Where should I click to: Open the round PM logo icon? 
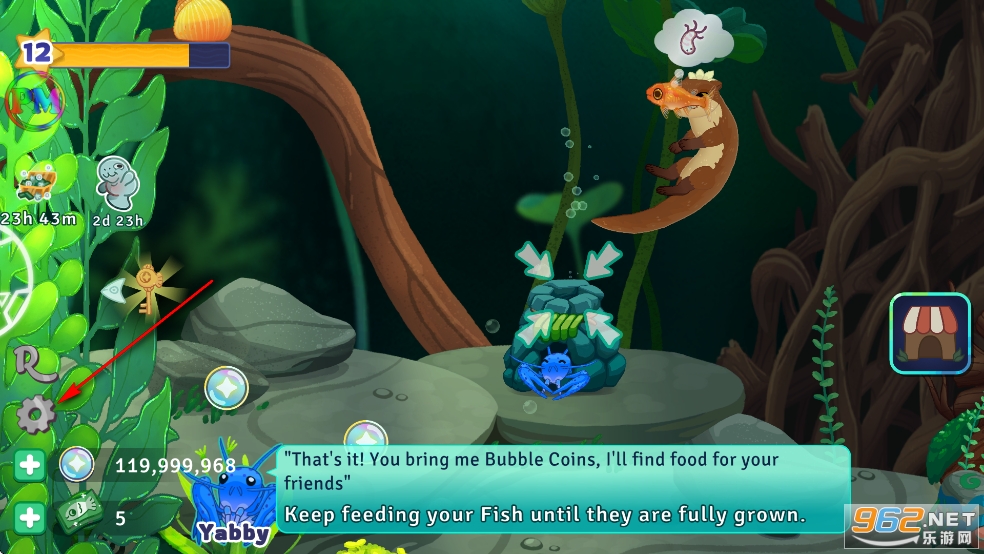click(34, 102)
